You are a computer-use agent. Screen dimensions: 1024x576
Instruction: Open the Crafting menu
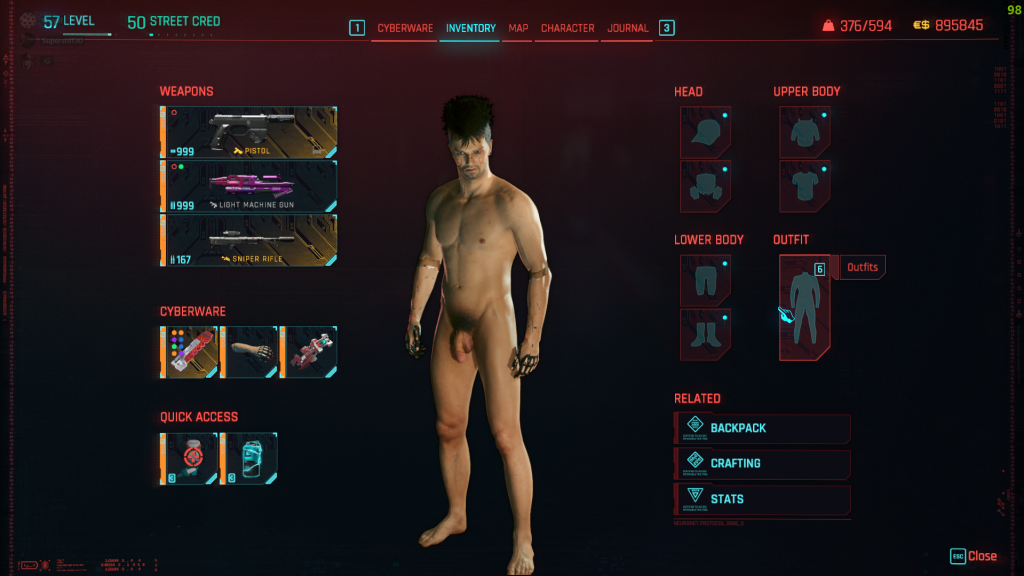point(762,464)
